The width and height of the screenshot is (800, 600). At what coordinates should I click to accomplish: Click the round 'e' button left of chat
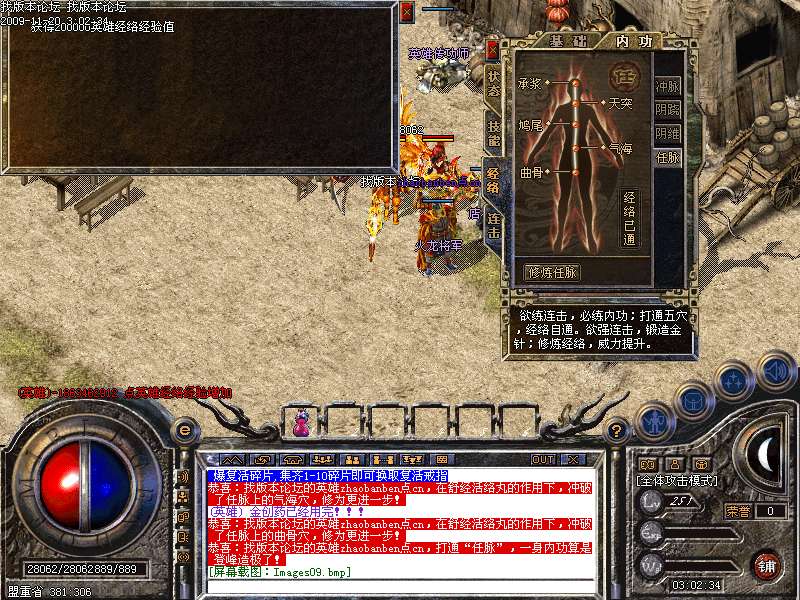point(184,431)
